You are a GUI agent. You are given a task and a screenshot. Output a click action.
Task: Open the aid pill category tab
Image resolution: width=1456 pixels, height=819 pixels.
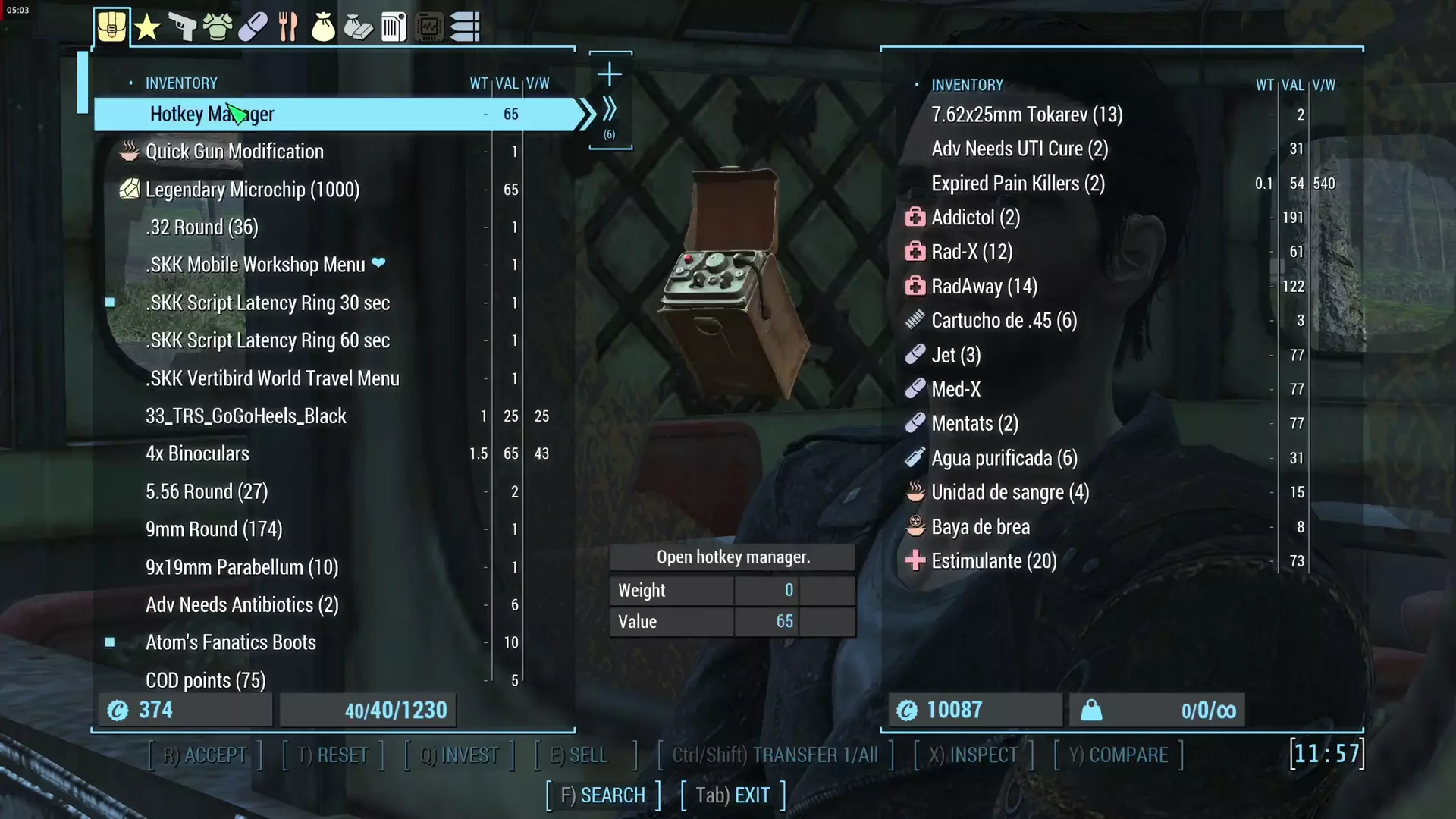[253, 27]
